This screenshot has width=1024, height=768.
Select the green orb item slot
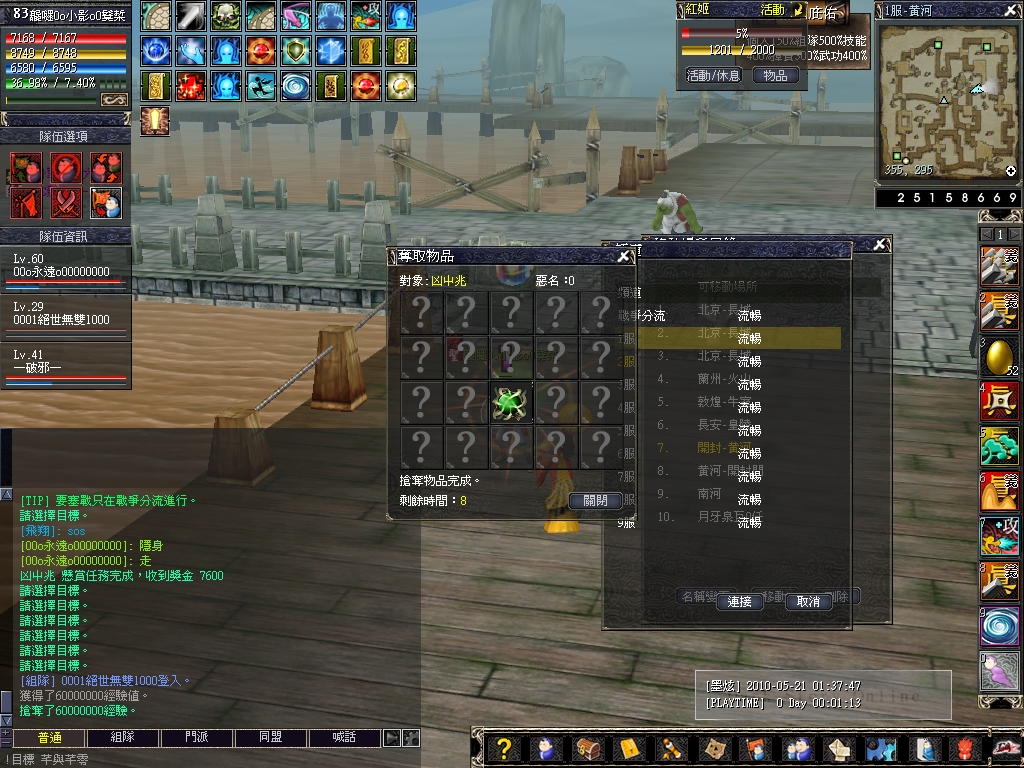point(511,402)
